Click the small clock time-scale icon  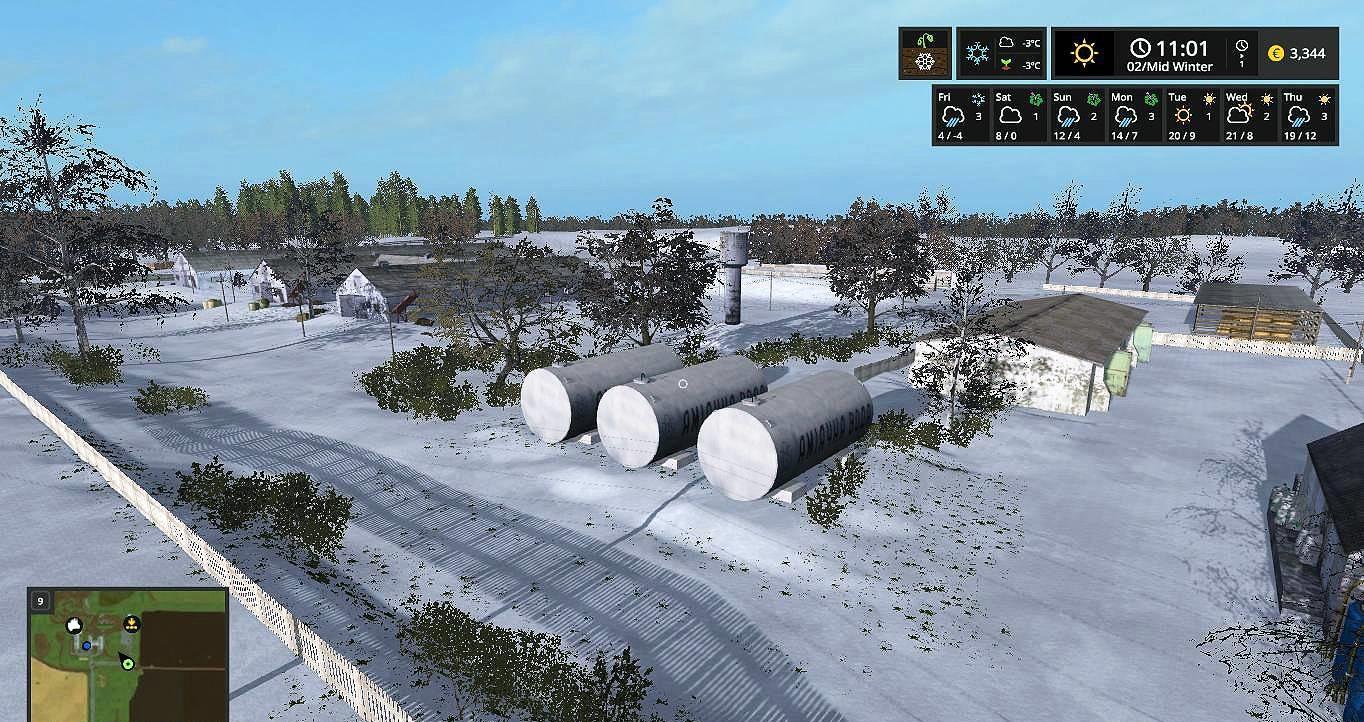tap(1242, 47)
